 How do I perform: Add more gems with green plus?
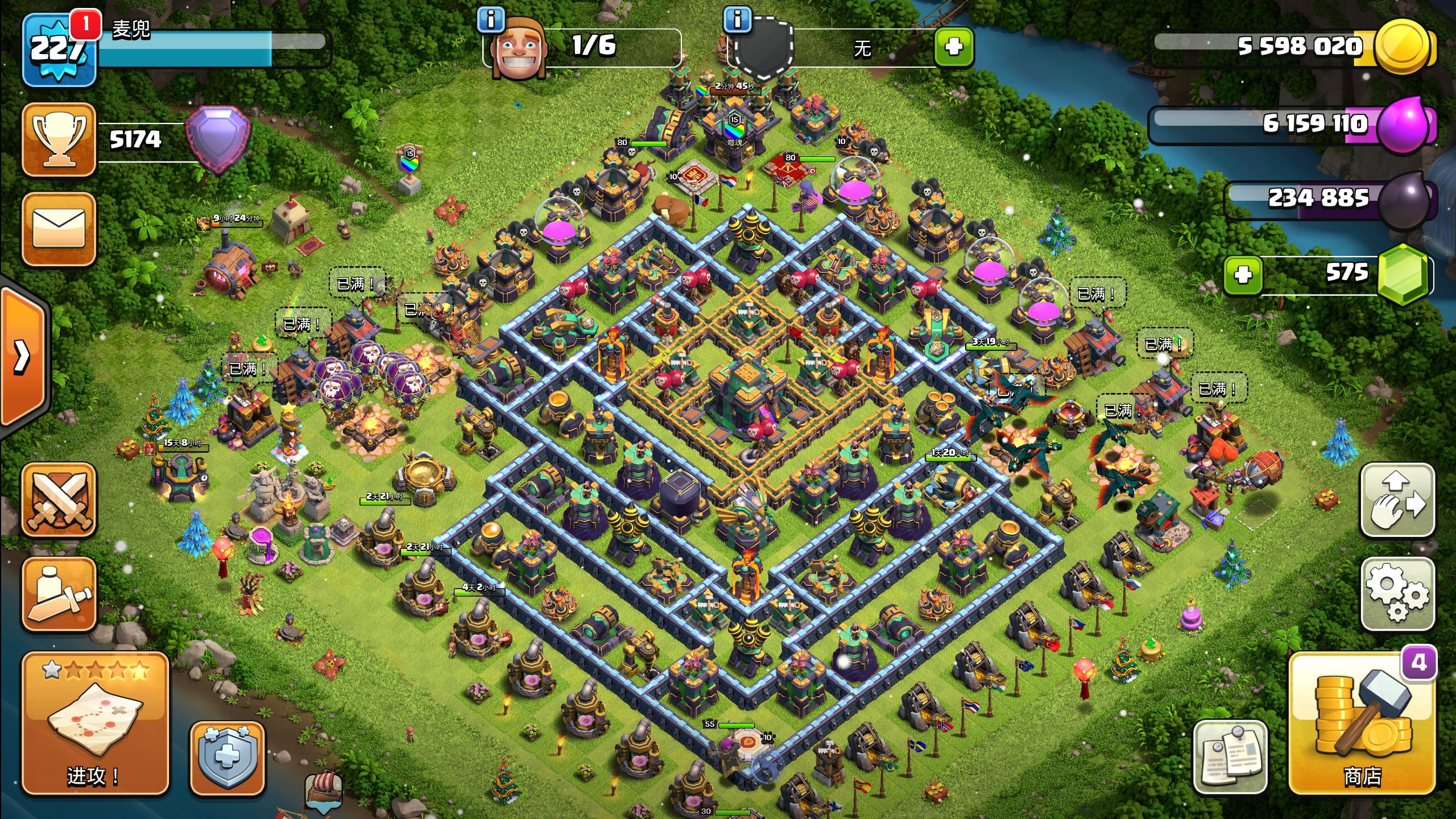coord(1243,275)
